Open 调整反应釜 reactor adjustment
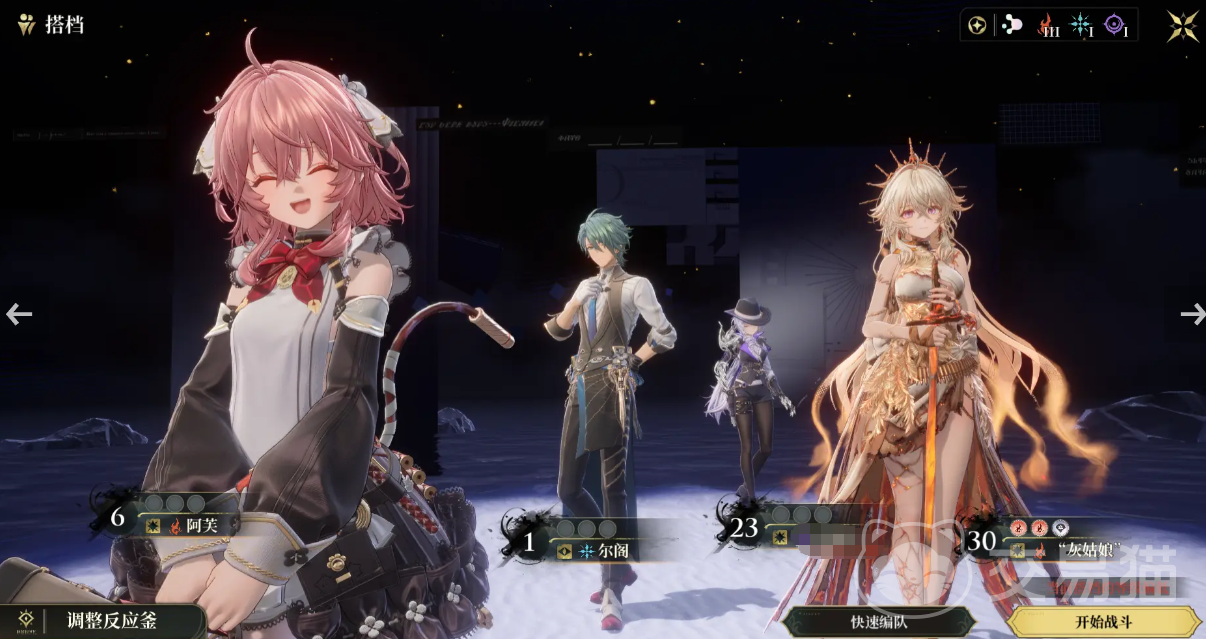 pos(104,621)
